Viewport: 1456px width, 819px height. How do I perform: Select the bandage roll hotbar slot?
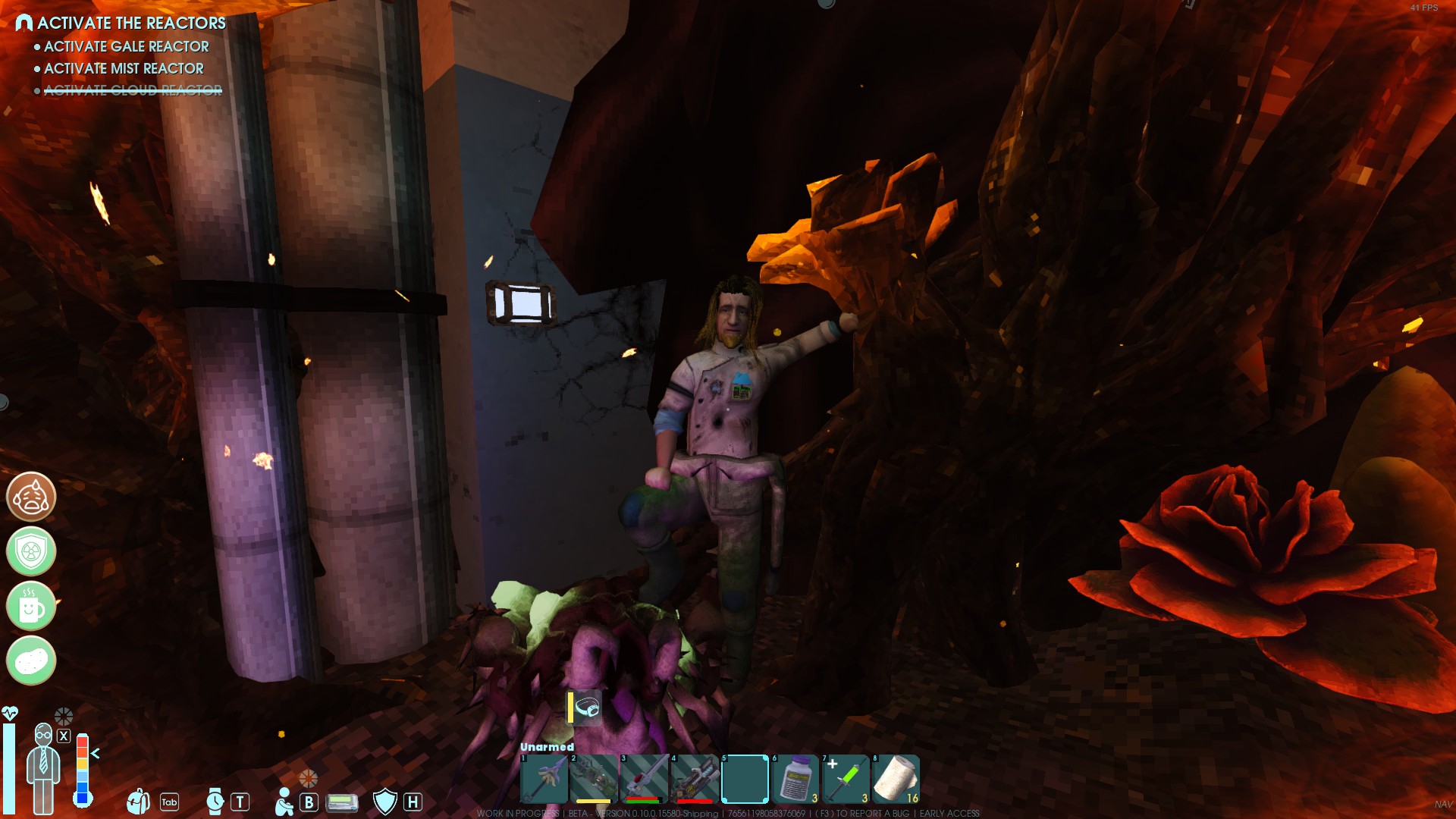(896, 778)
